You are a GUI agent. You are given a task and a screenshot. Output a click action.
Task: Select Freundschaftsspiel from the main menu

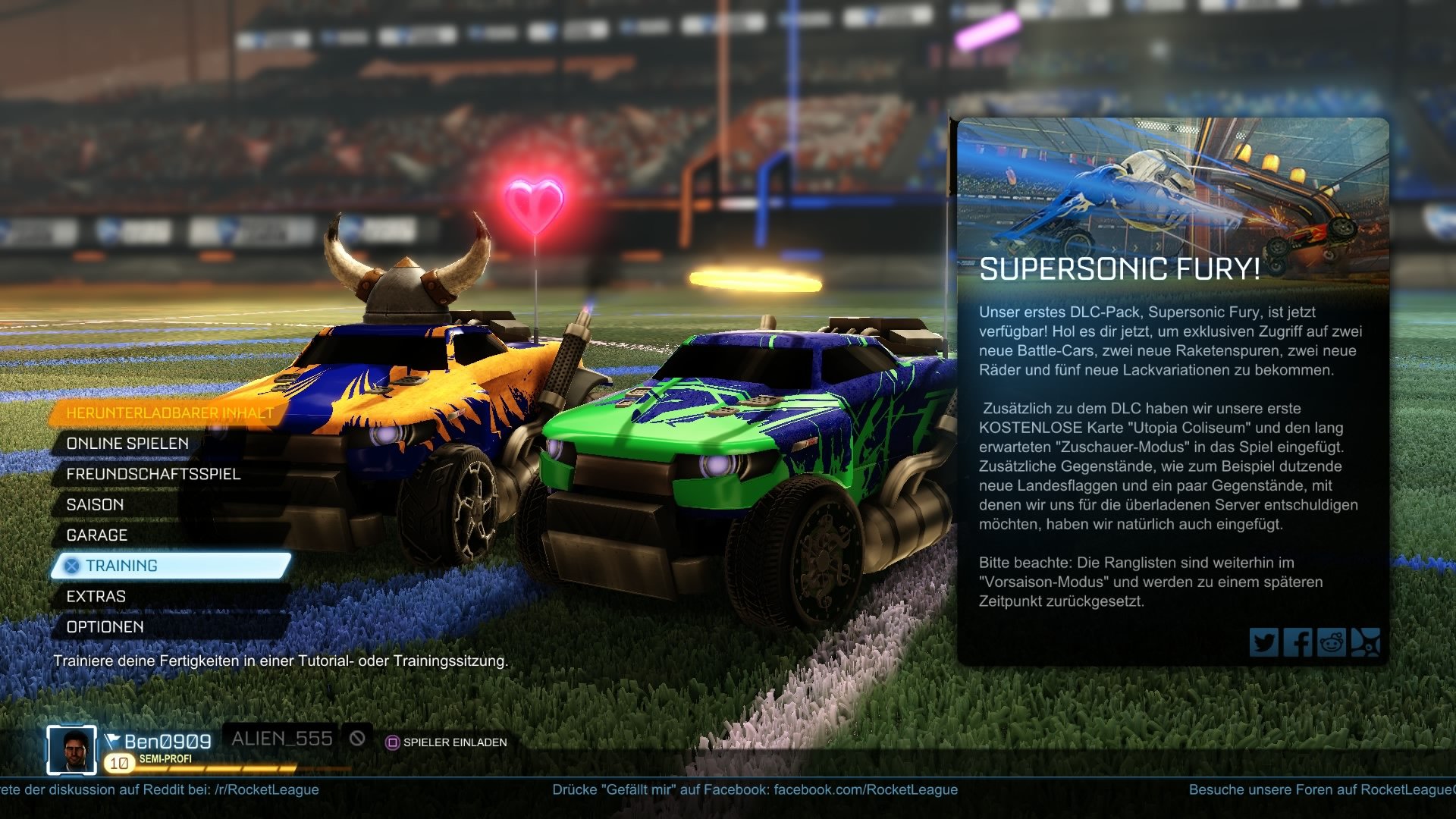[154, 474]
